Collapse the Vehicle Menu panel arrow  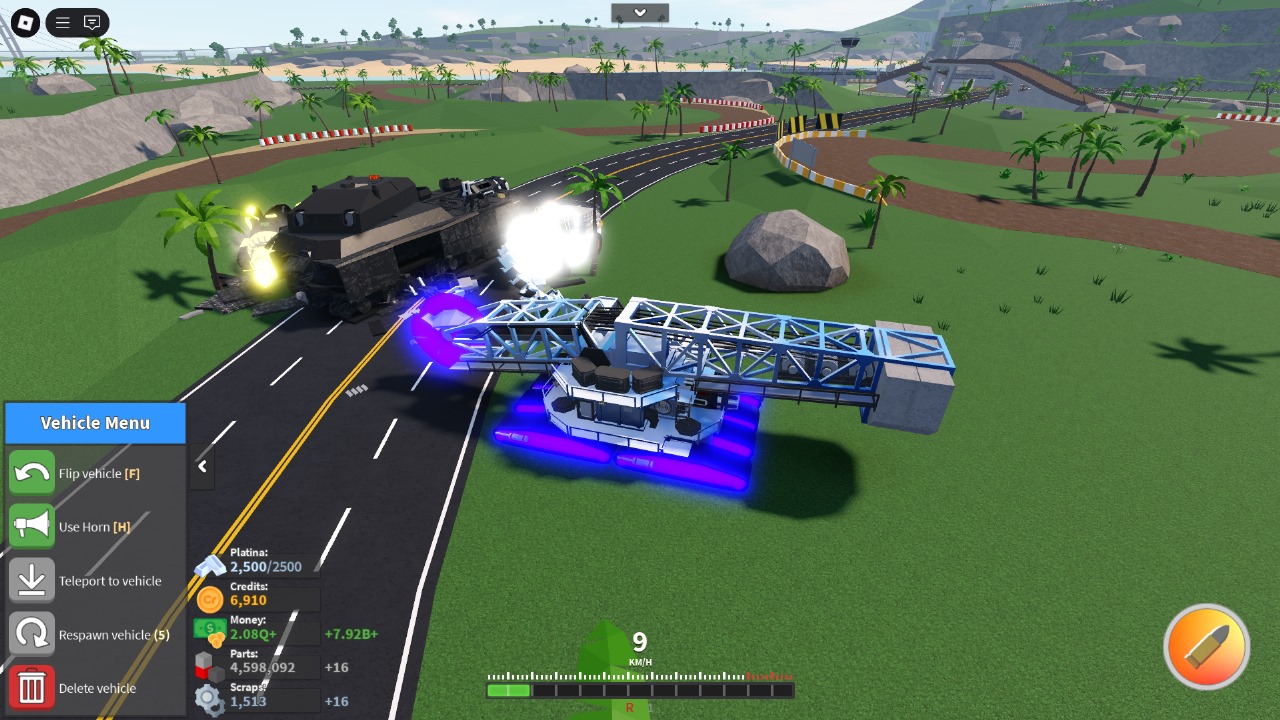point(201,467)
